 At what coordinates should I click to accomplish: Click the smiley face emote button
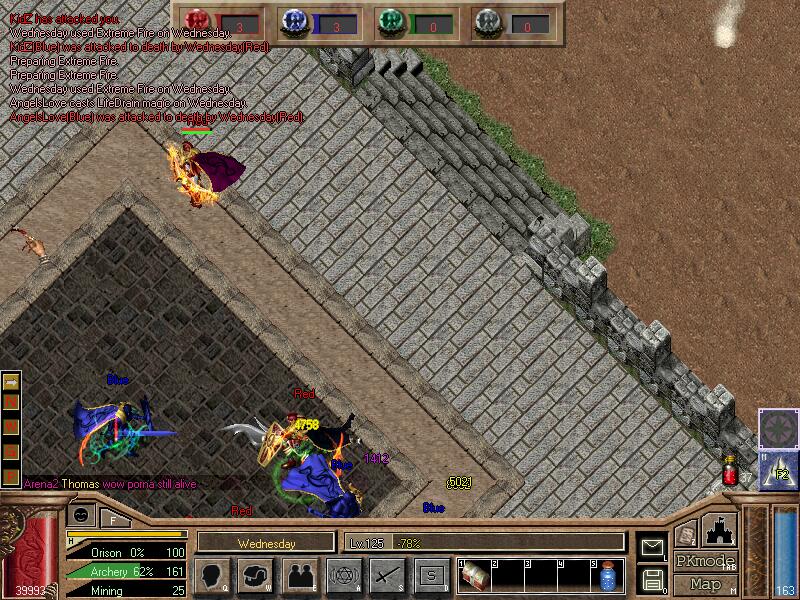pyautogui.click(x=82, y=514)
